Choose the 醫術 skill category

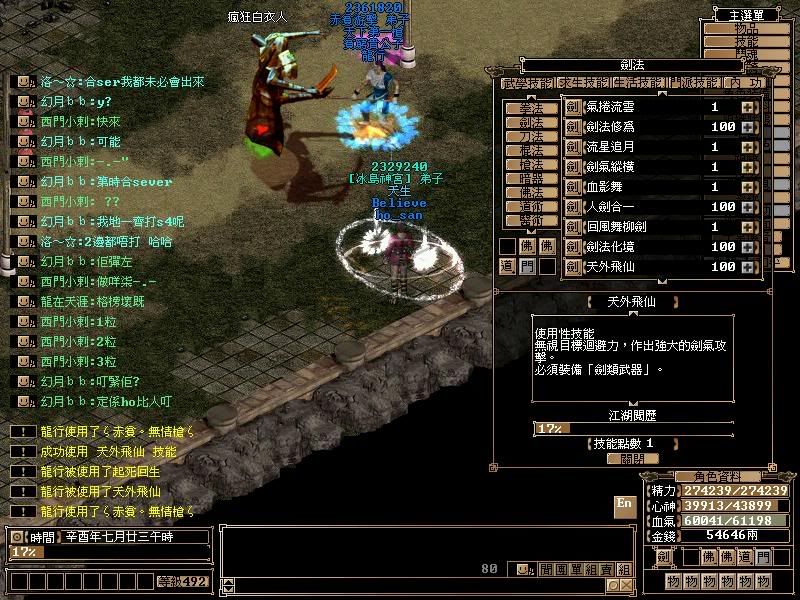[x=531, y=220]
